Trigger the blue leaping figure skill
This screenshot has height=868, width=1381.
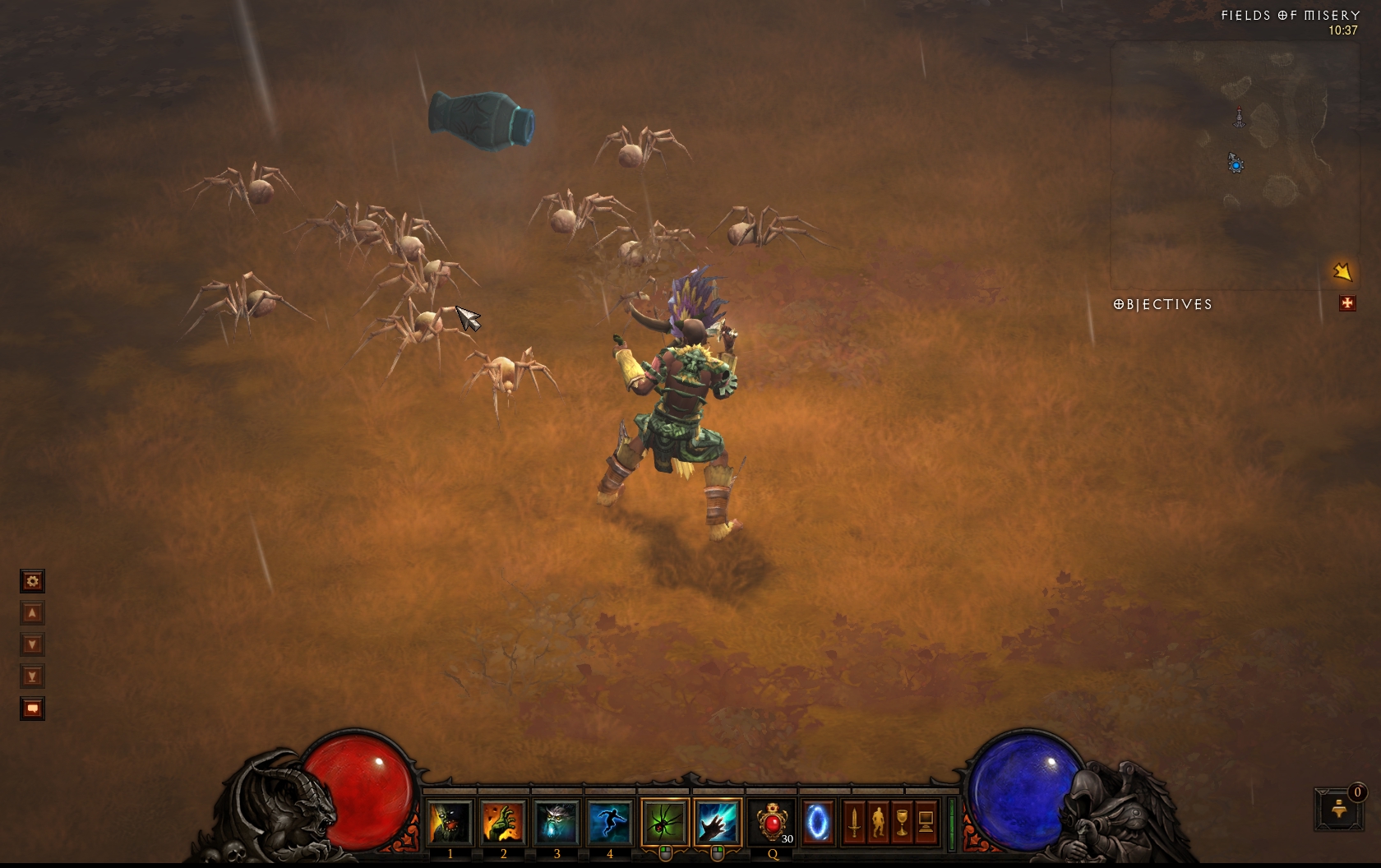click(609, 822)
